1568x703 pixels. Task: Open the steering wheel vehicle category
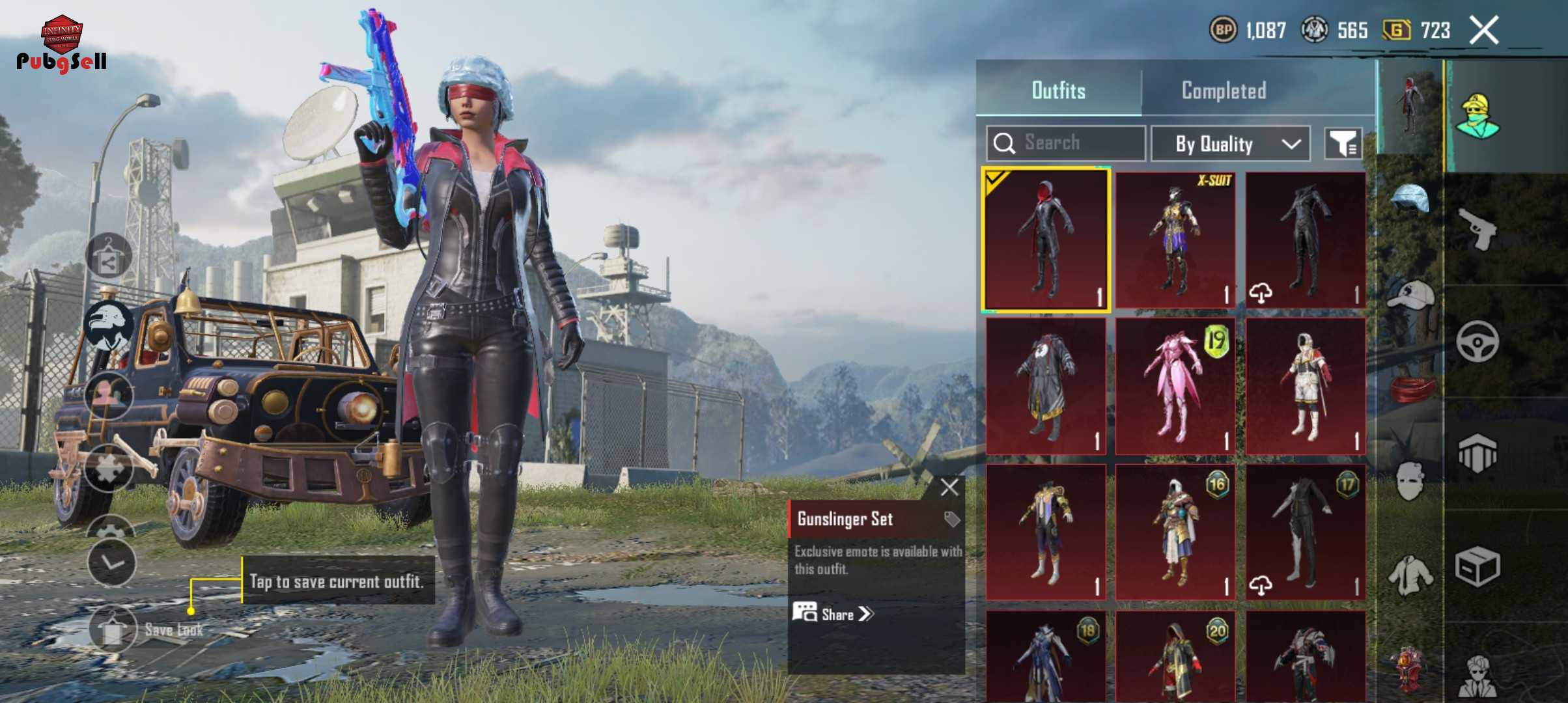(1477, 342)
